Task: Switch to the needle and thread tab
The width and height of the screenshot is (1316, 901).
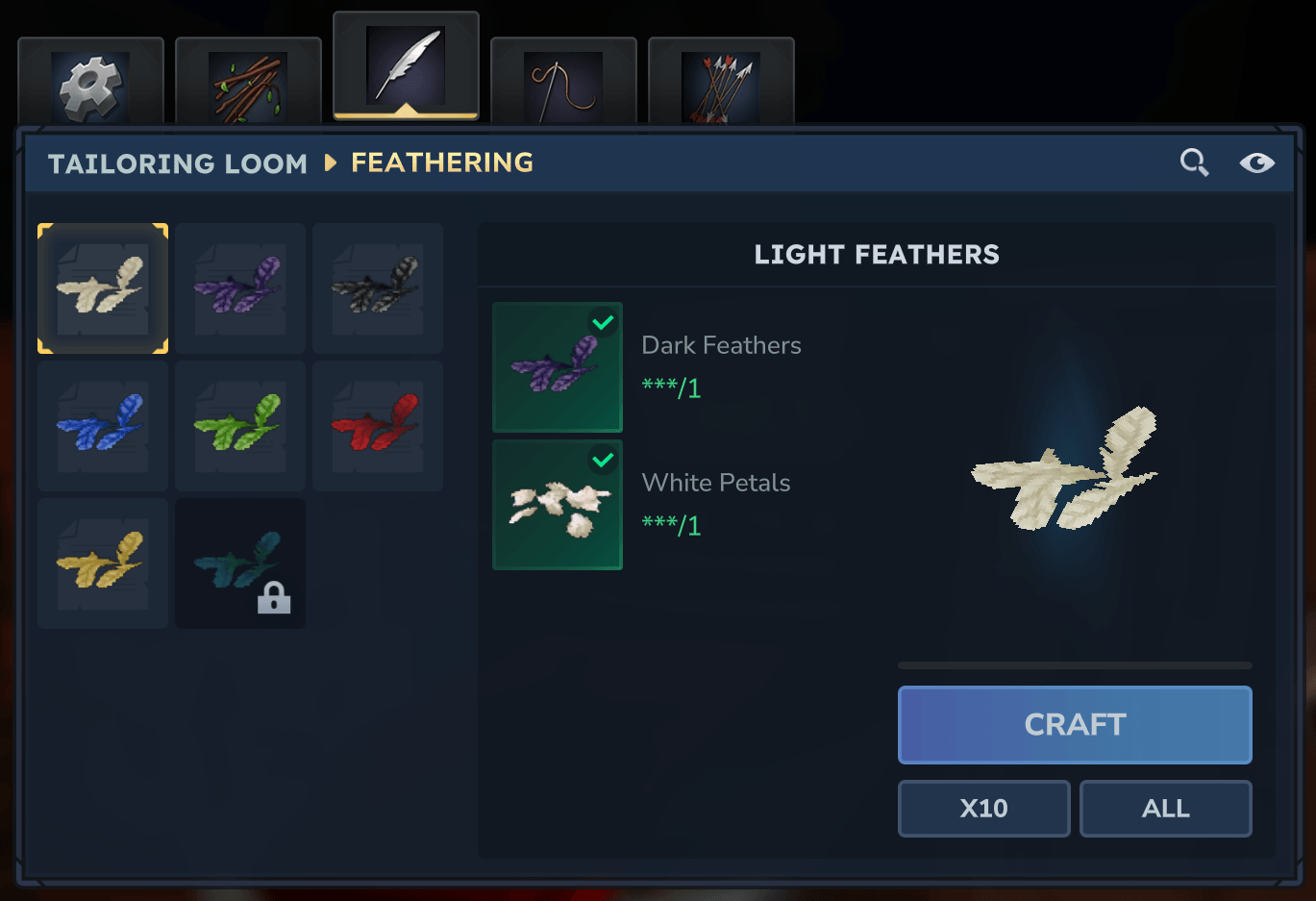Action: click(x=563, y=85)
